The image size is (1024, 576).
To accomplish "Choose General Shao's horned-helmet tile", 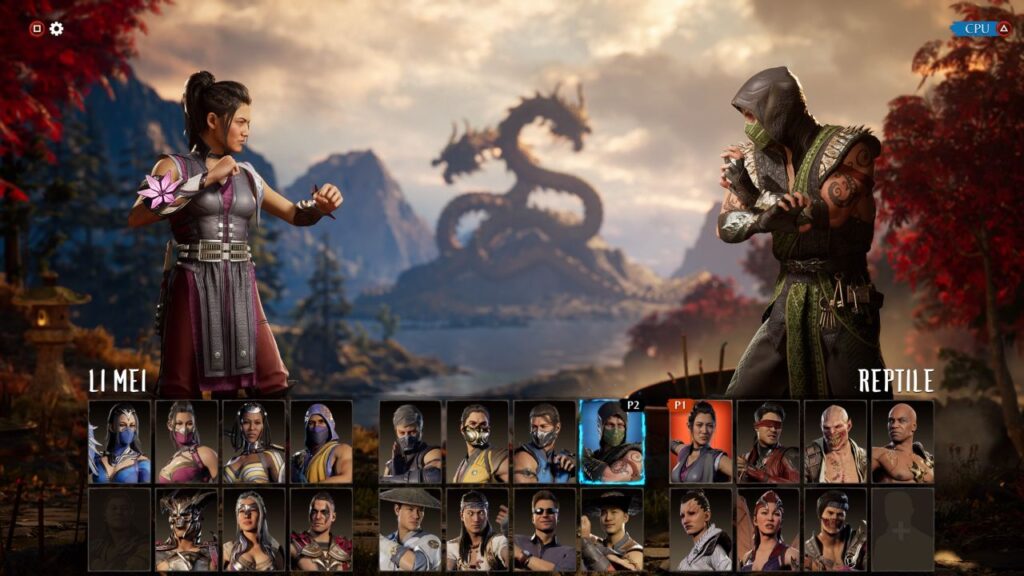I will coord(186,530).
